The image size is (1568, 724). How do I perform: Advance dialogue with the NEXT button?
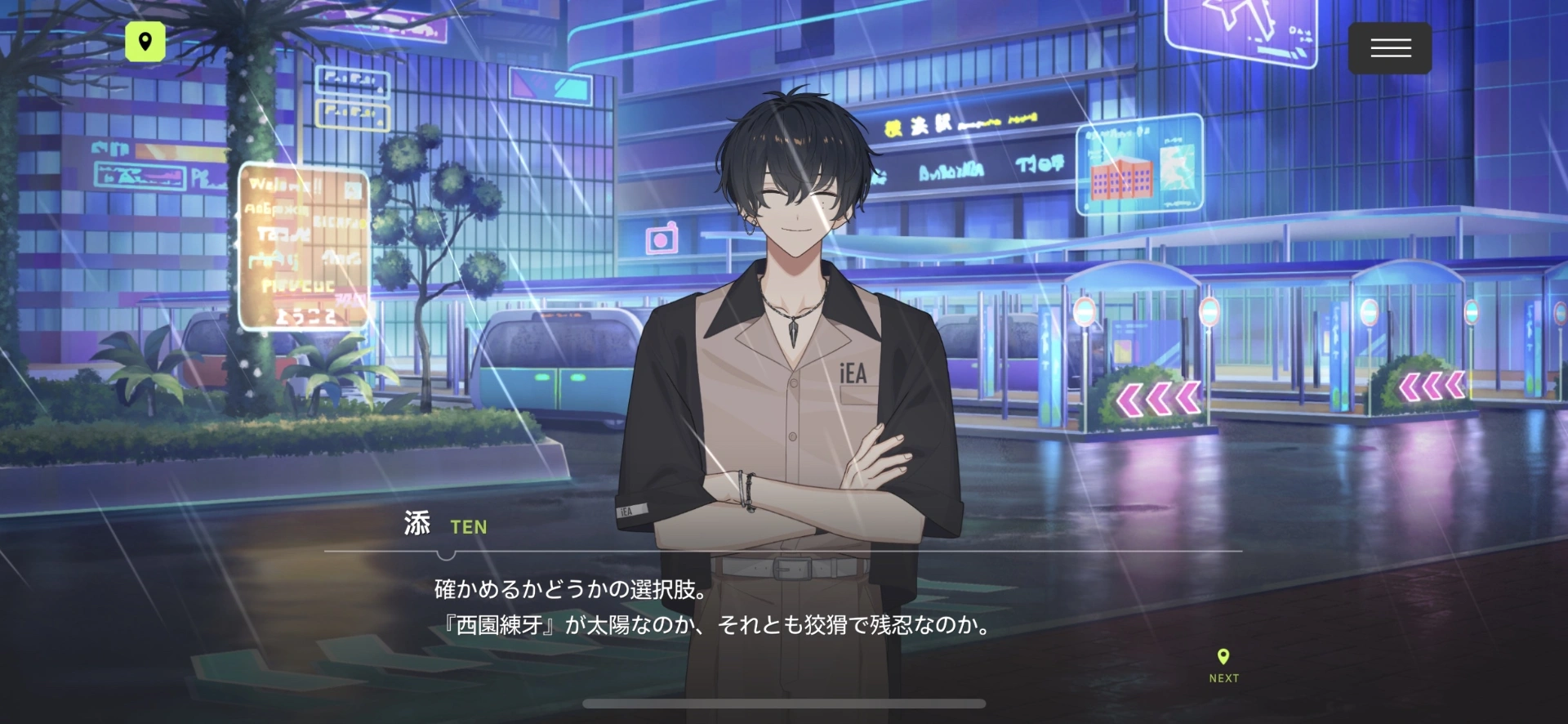(1223, 665)
